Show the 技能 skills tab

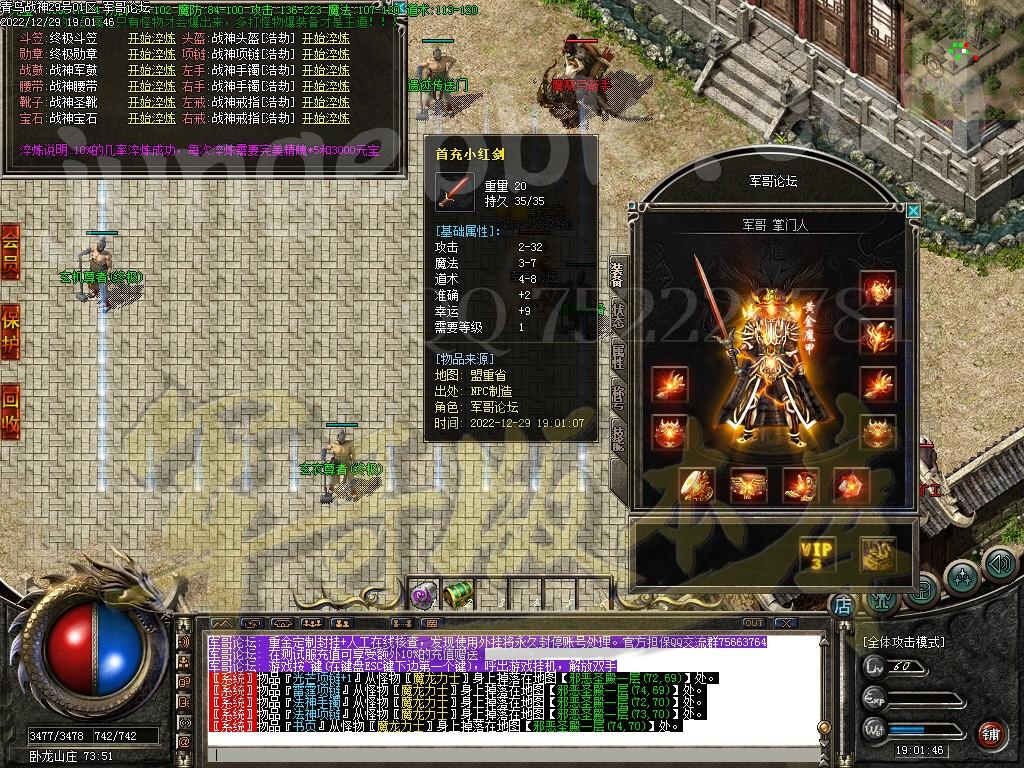618,438
